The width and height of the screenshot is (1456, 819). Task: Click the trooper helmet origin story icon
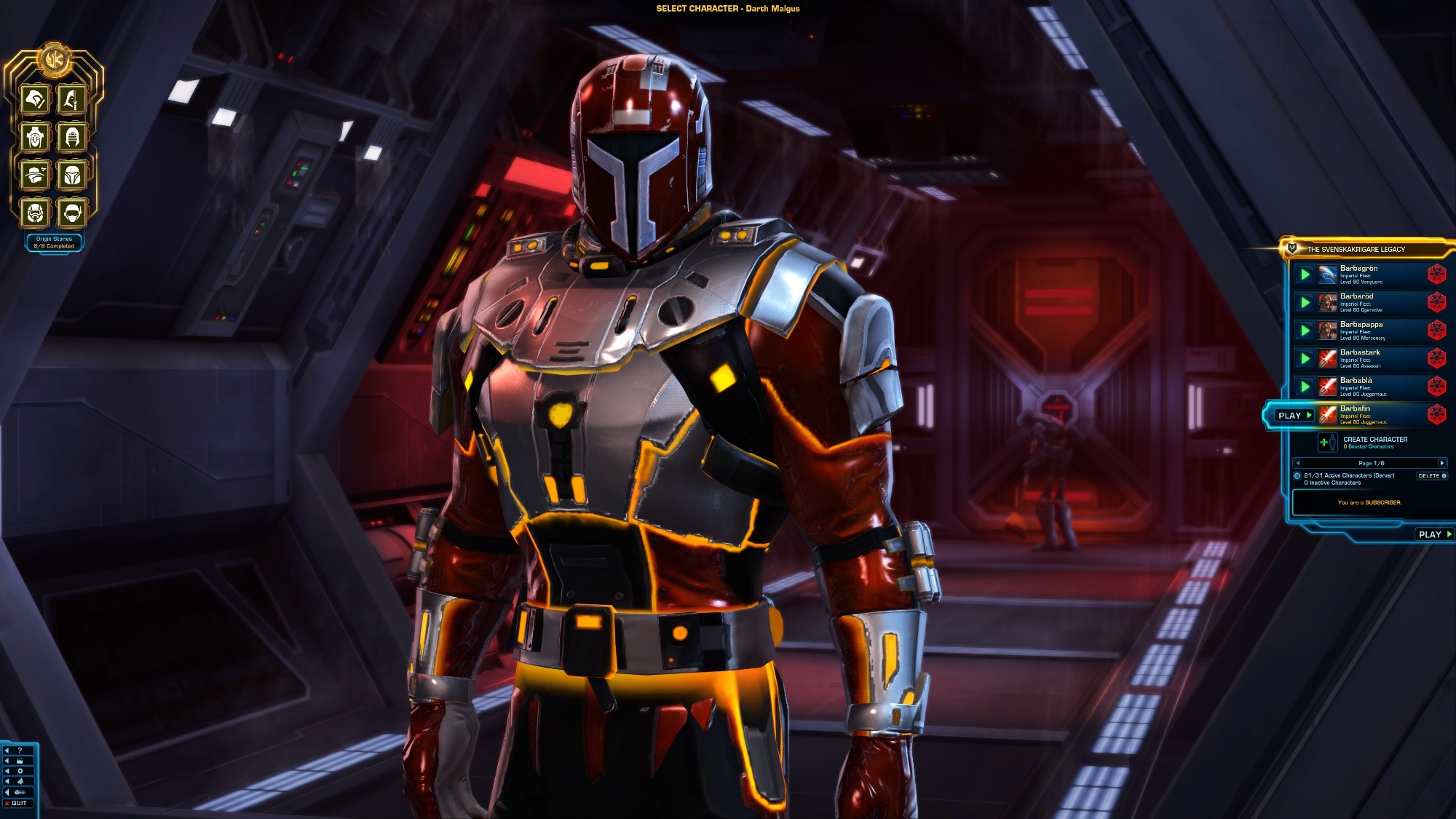pyautogui.click(x=35, y=213)
